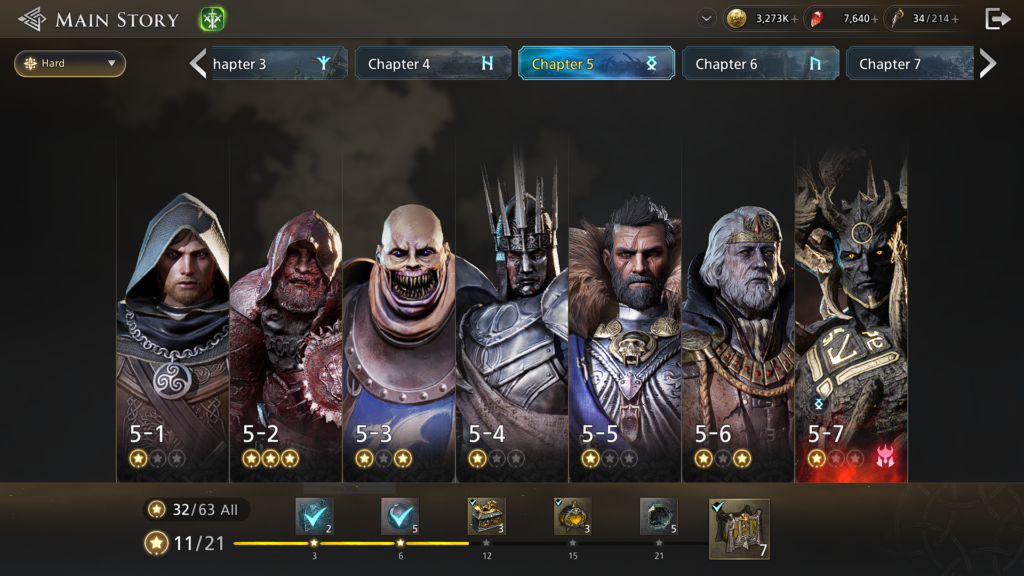Open stage 5-3 grinning brute

click(x=398, y=310)
